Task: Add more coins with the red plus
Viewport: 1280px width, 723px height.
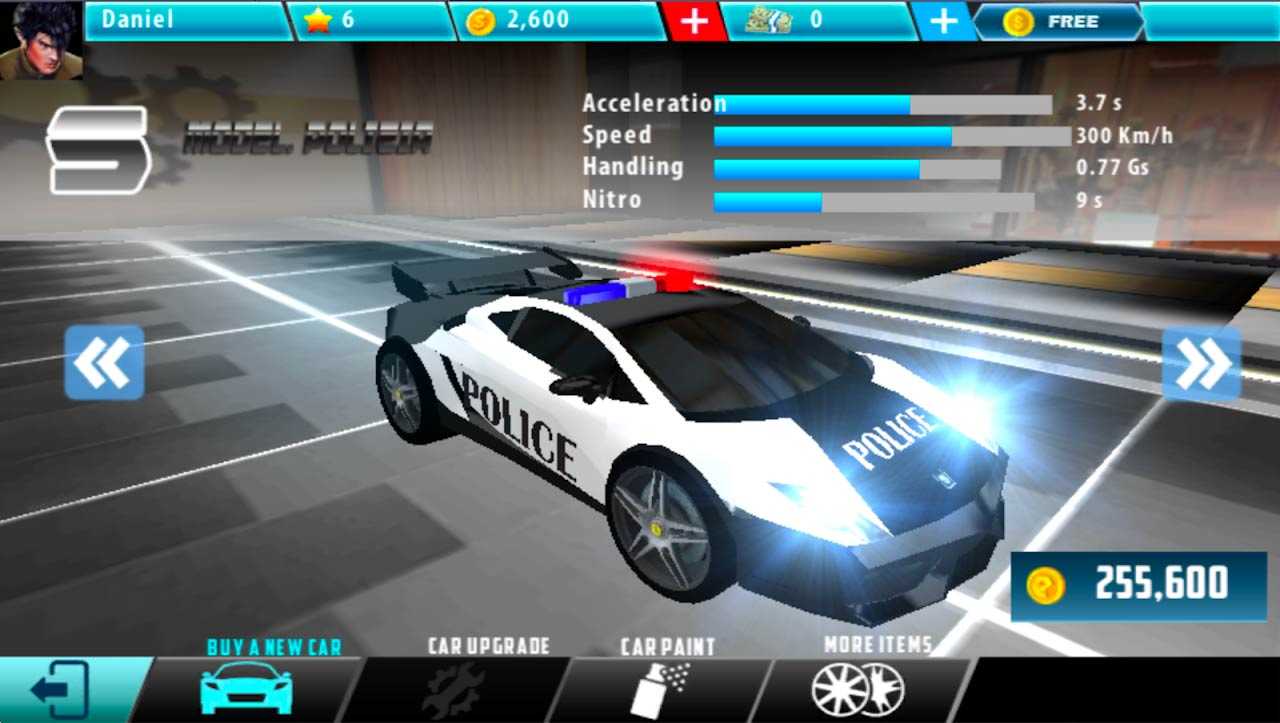Action: tap(694, 21)
